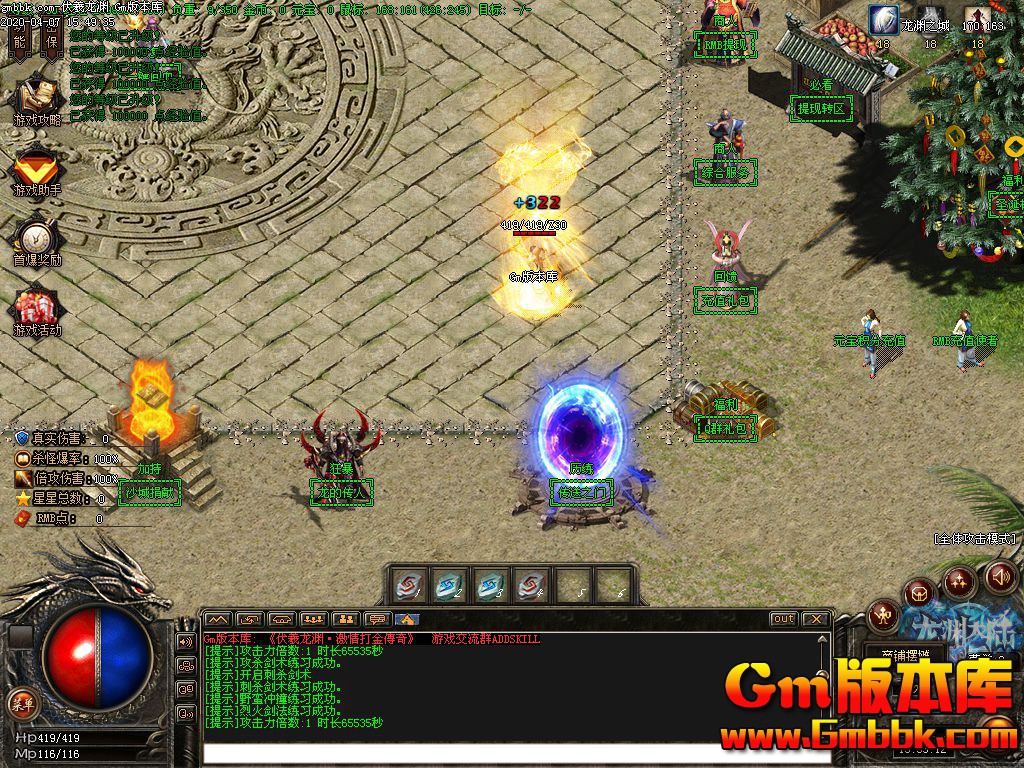Viewport: 1024px width, 768px height.
Task: Open the 游戏助手 game assistant
Action: (37, 168)
